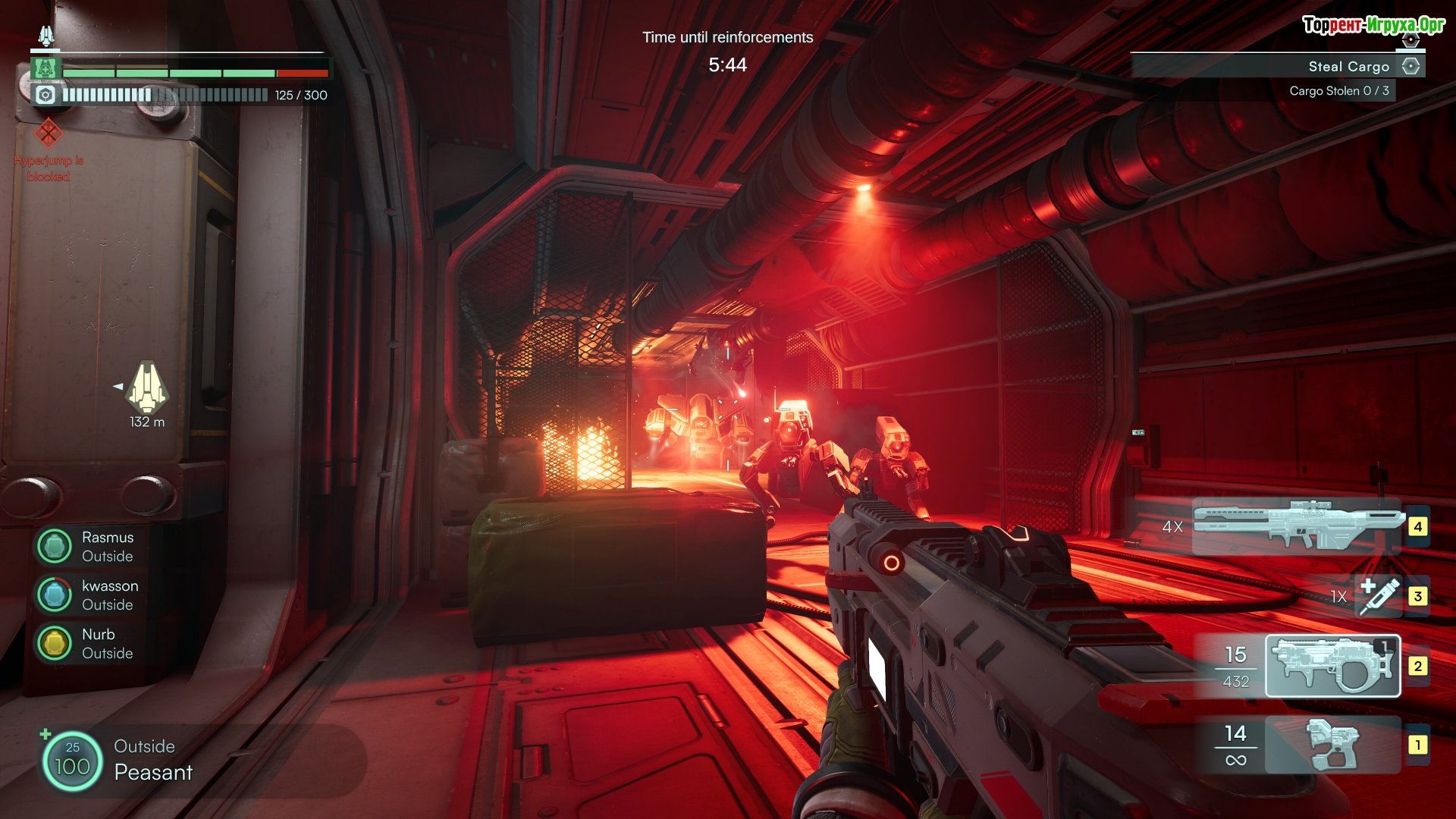Click the Steal Cargo objective tracker

1348,67
